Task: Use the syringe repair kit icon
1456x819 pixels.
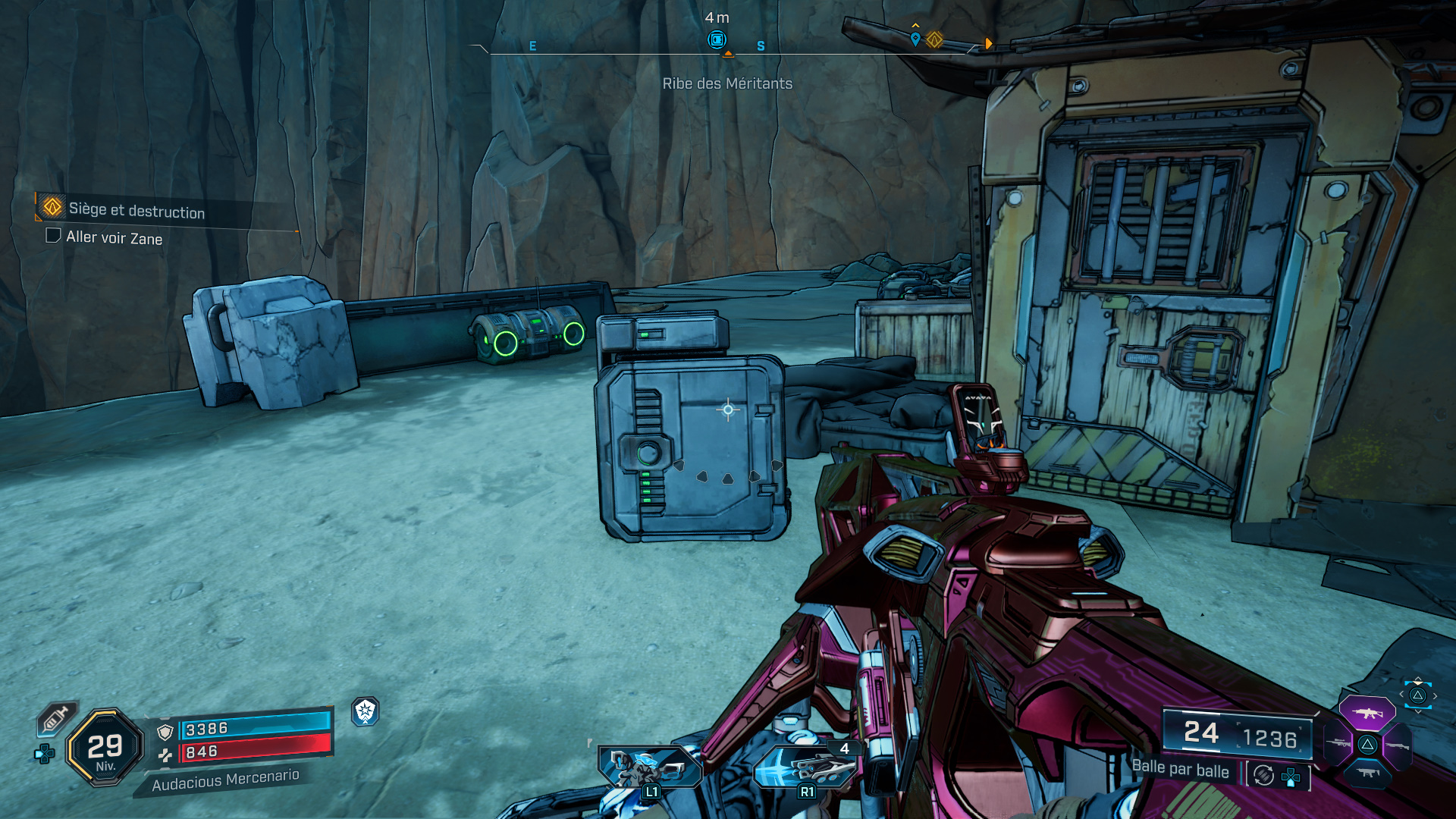Action: click(55, 718)
